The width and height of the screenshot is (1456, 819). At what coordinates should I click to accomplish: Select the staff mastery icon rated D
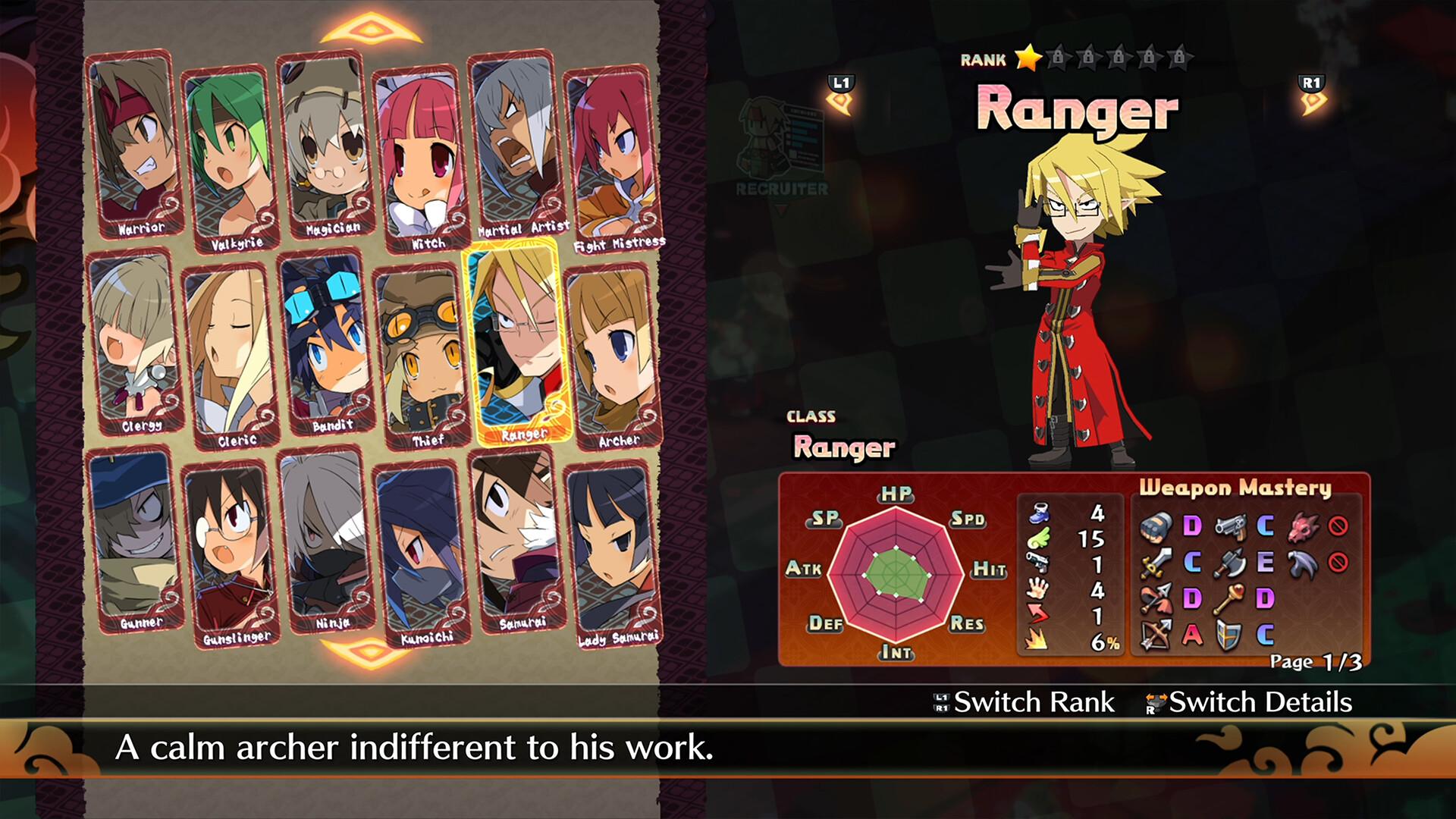tap(1229, 599)
